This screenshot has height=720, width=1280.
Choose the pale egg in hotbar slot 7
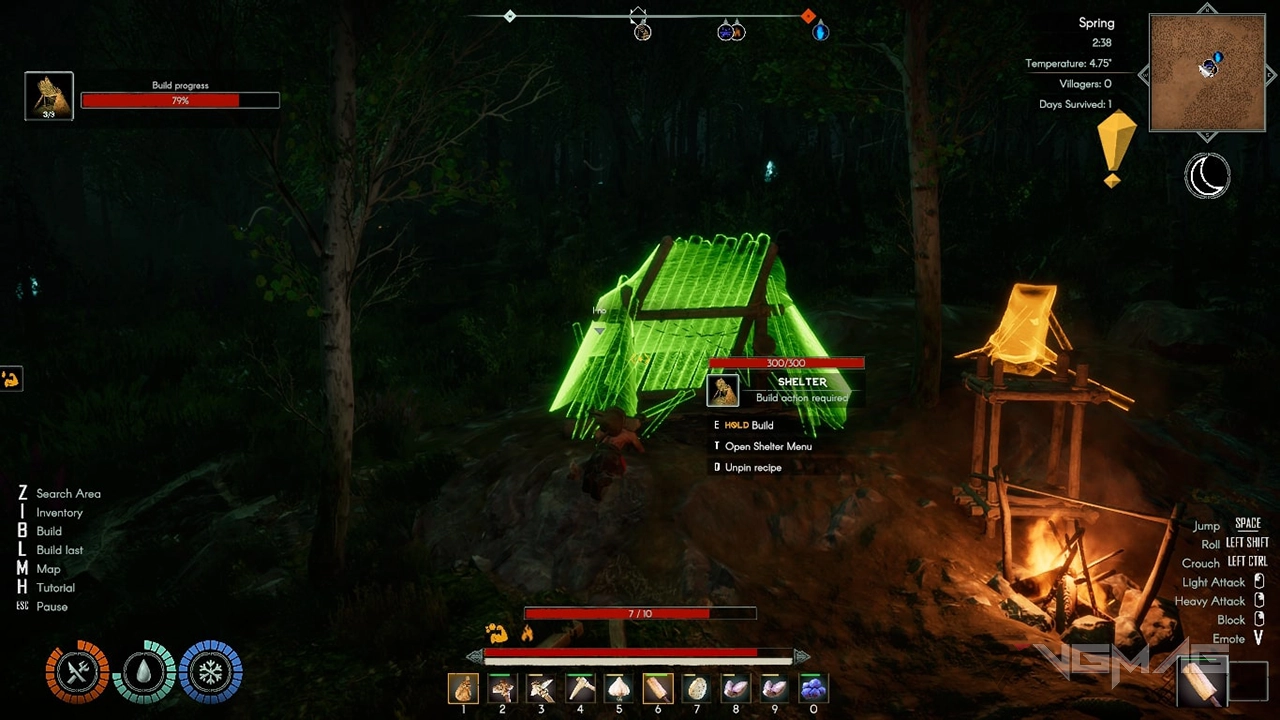click(697, 688)
